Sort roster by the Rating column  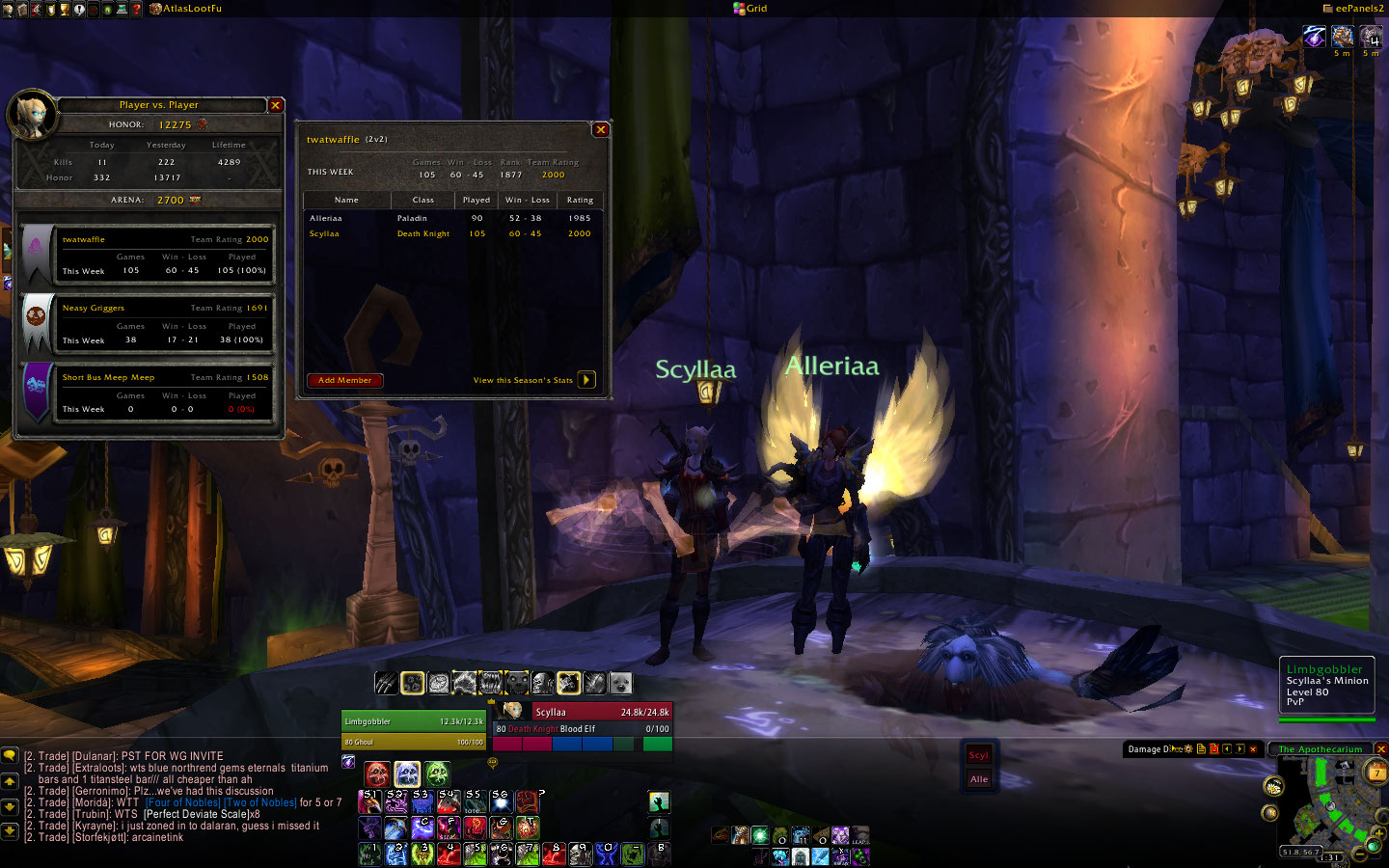point(580,200)
